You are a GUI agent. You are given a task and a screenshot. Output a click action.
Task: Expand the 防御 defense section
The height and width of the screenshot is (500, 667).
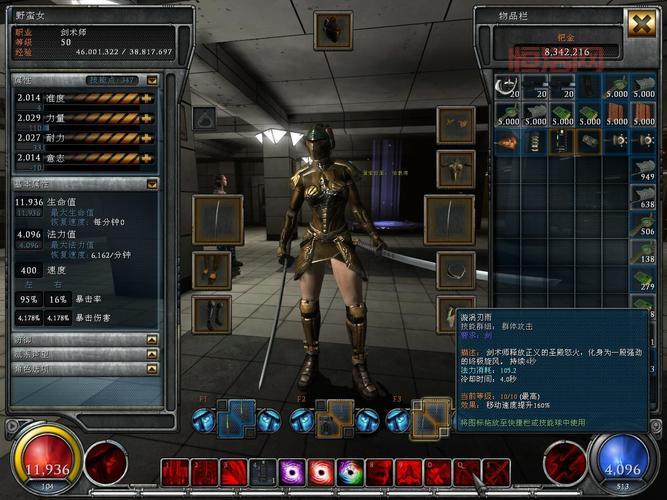coord(152,340)
